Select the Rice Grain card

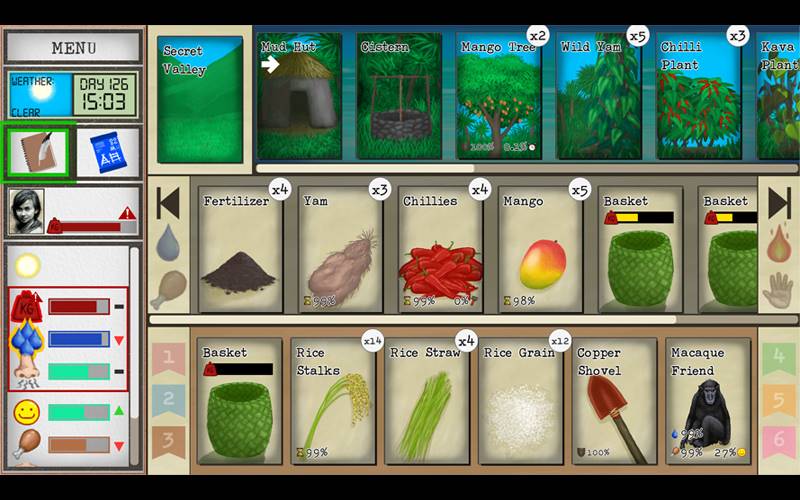pyautogui.click(x=520, y=401)
